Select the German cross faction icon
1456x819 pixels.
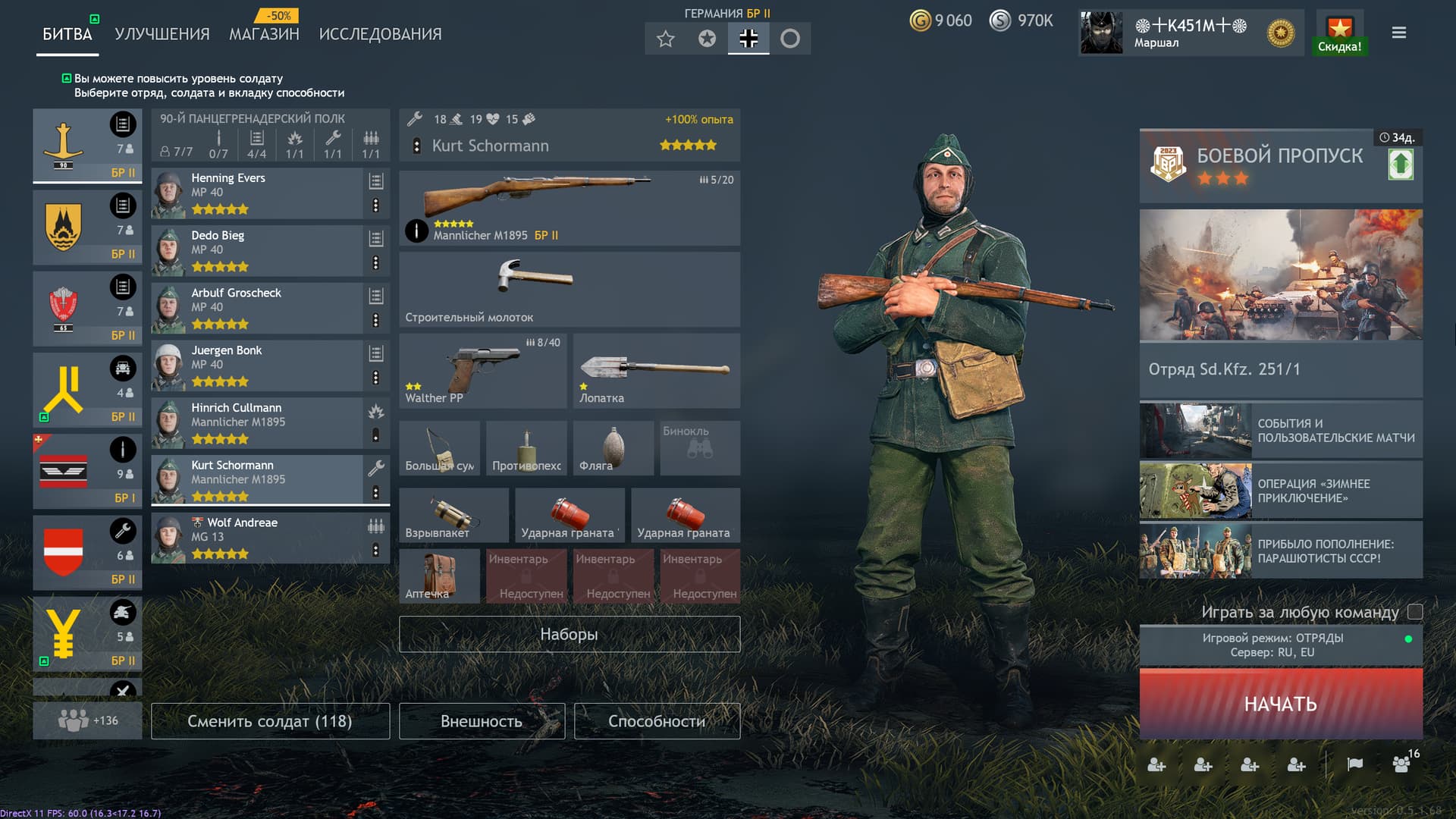(x=748, y=38)
